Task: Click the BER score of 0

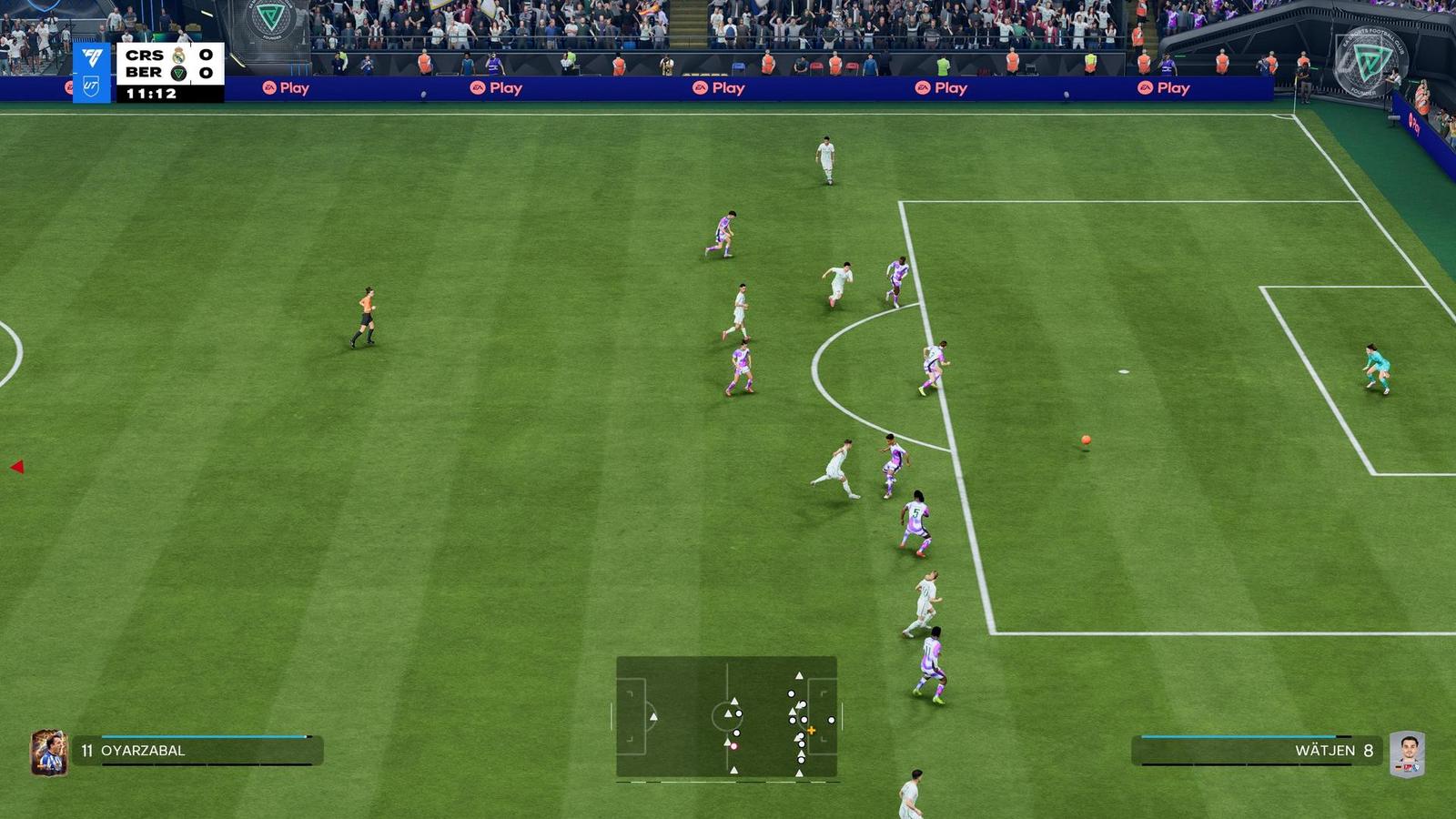Action: [206, 73]
